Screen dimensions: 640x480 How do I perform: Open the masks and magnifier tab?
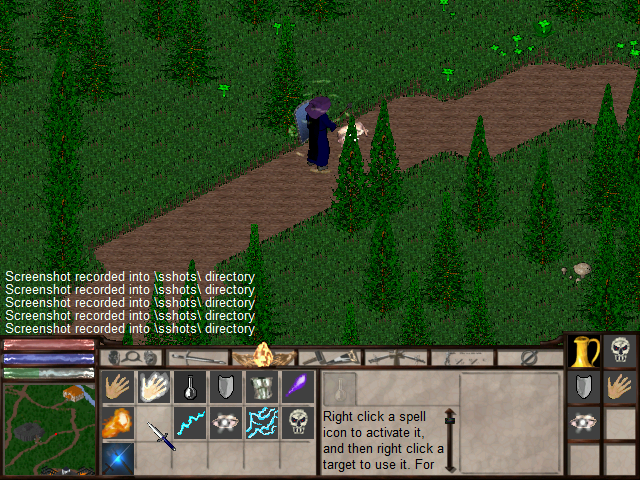(134, 357)
